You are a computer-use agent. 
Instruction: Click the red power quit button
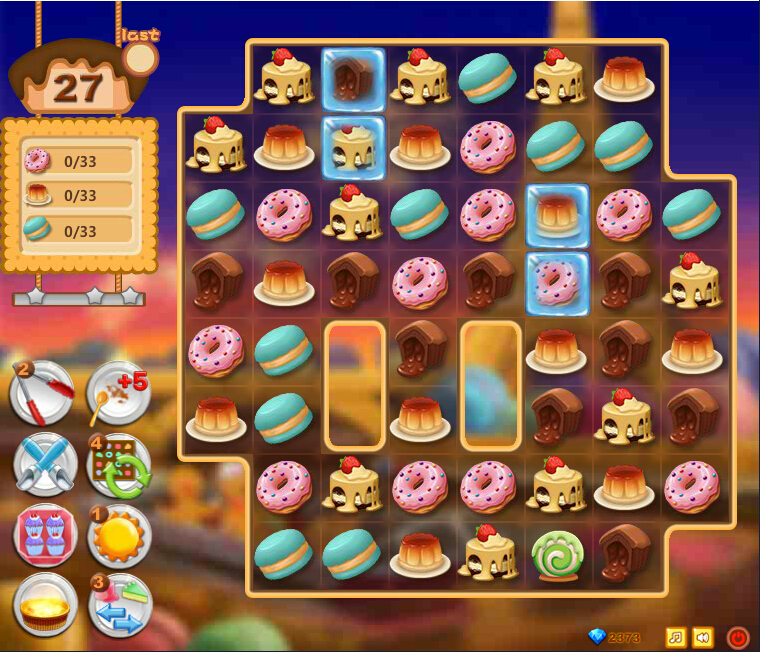coord(738,637)
